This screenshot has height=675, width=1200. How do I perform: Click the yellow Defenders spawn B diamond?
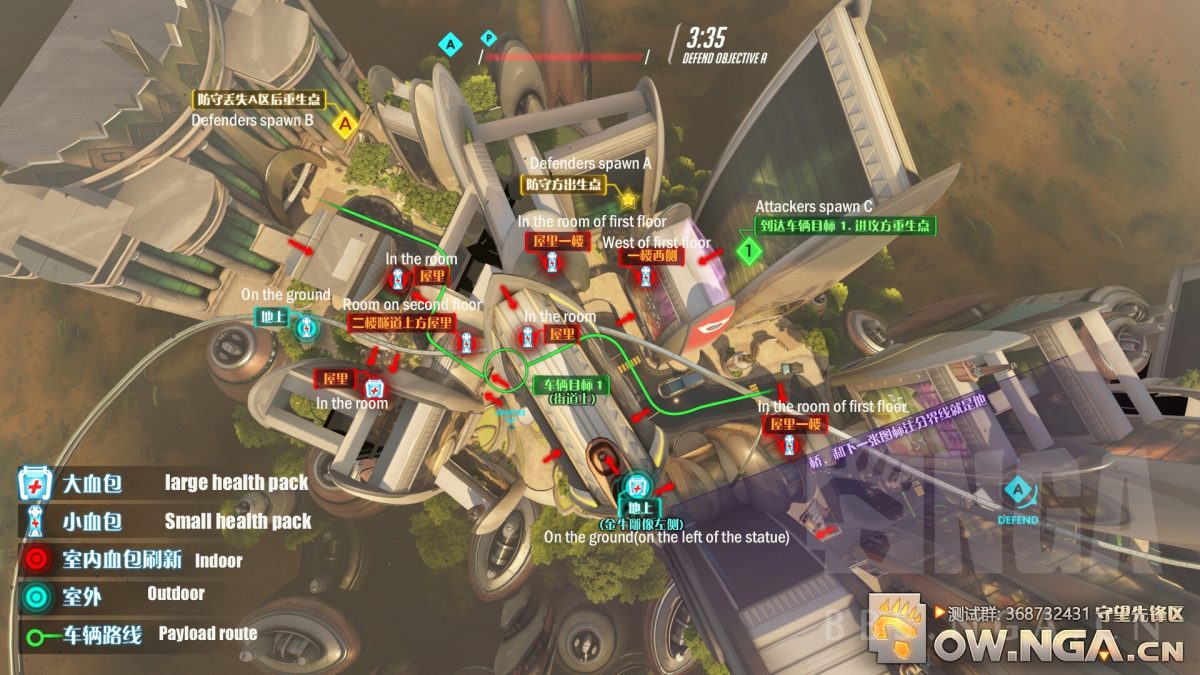(x=345, y=125)
